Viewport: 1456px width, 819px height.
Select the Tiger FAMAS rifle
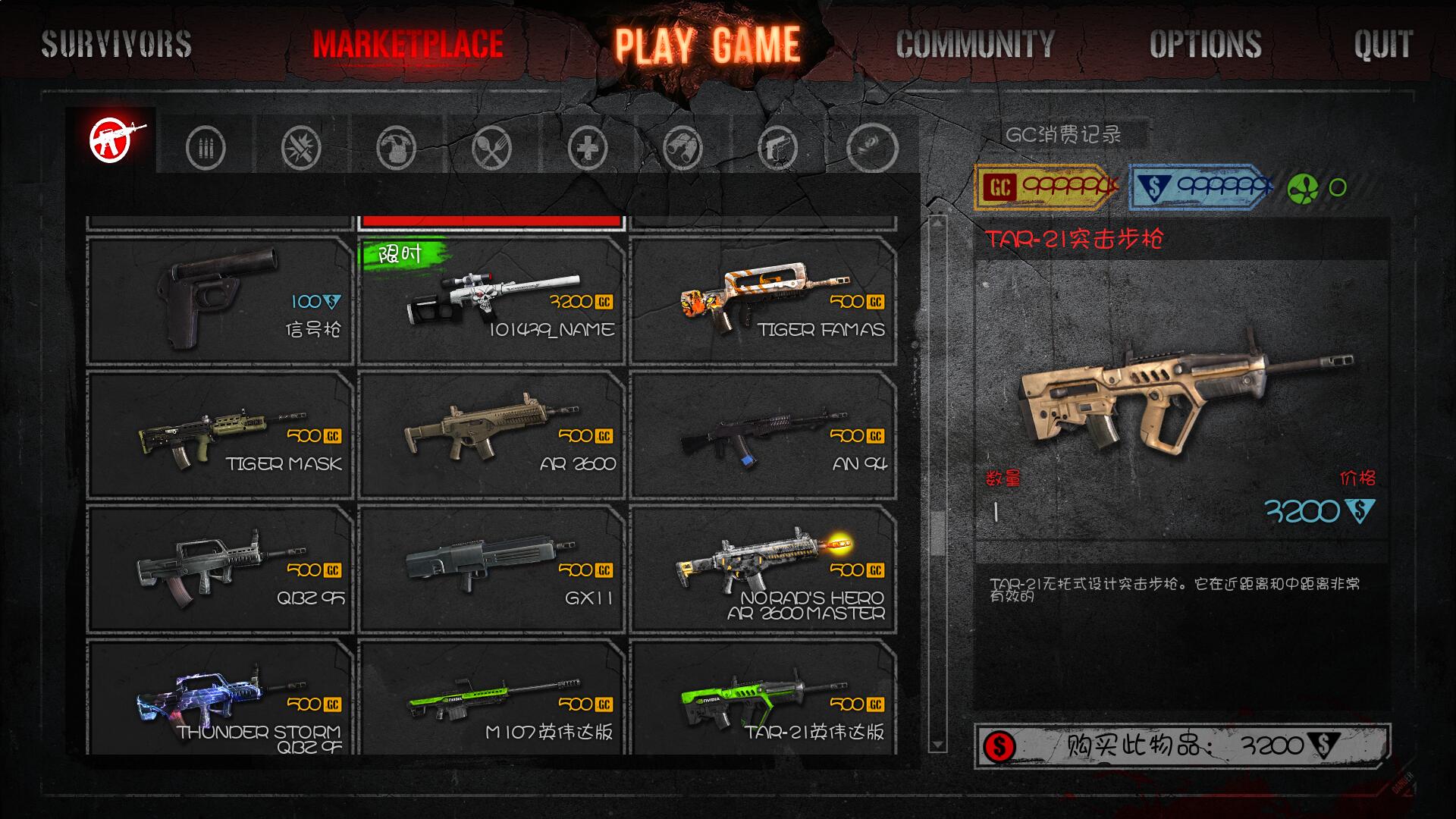click(x=763, y=301)
